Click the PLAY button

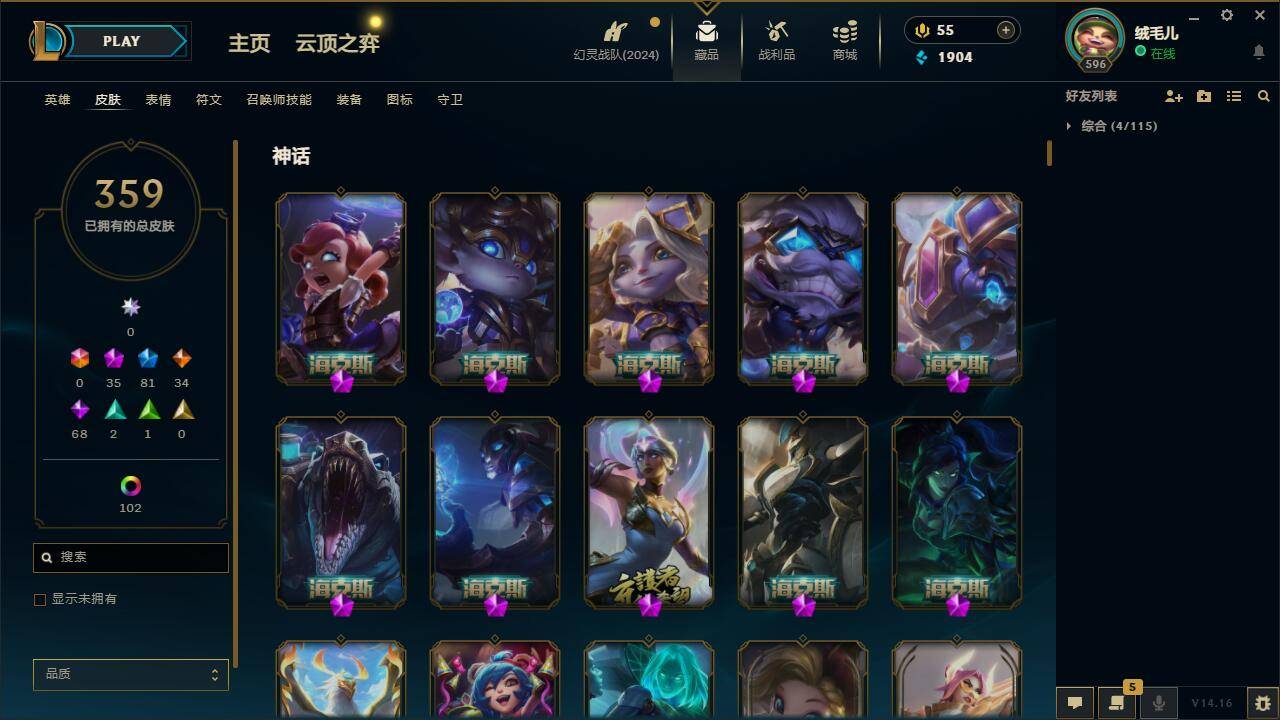pyautogui.click(x=121, y=41)
